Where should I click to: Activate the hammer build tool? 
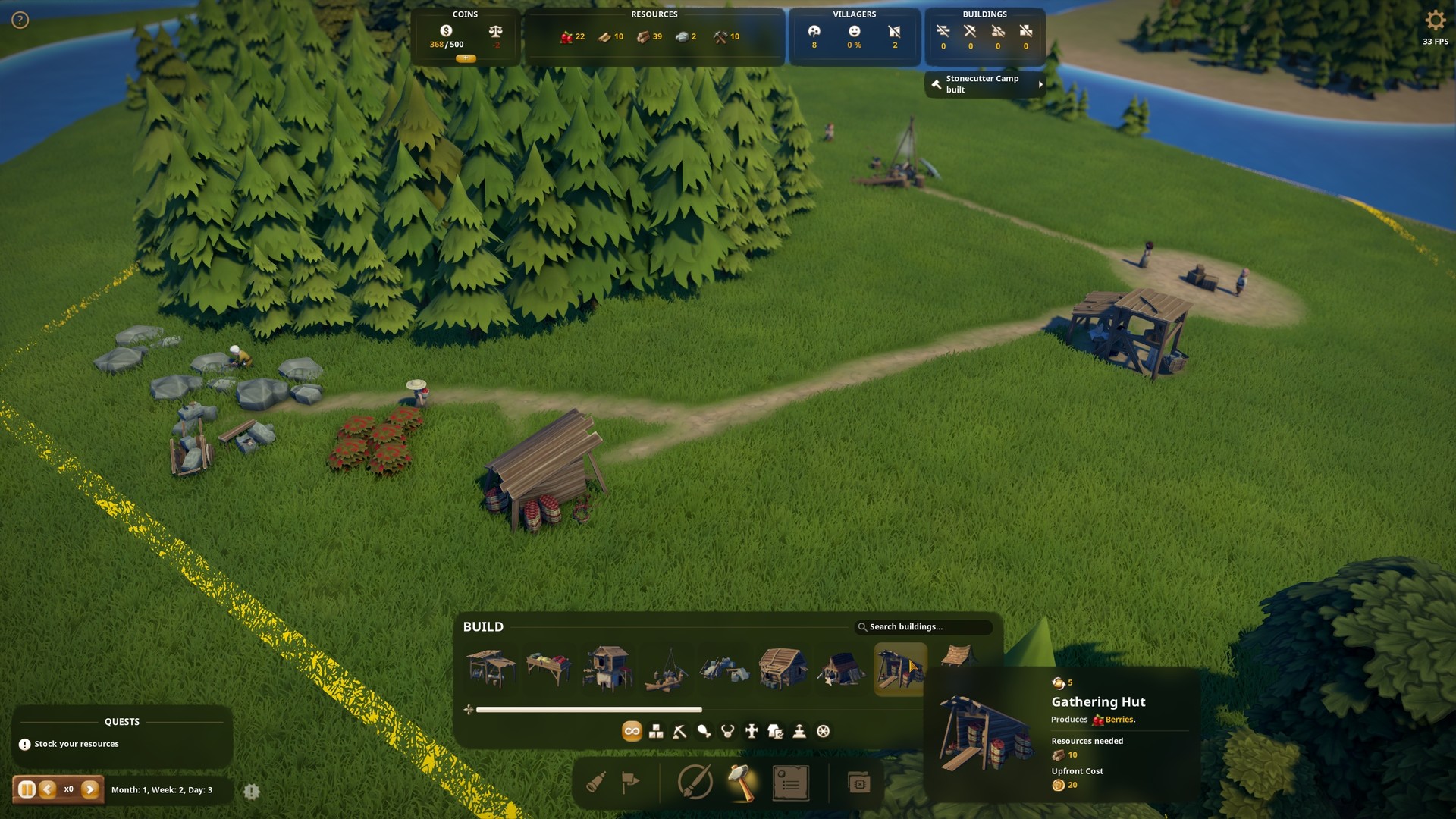(x=742, y=783)
